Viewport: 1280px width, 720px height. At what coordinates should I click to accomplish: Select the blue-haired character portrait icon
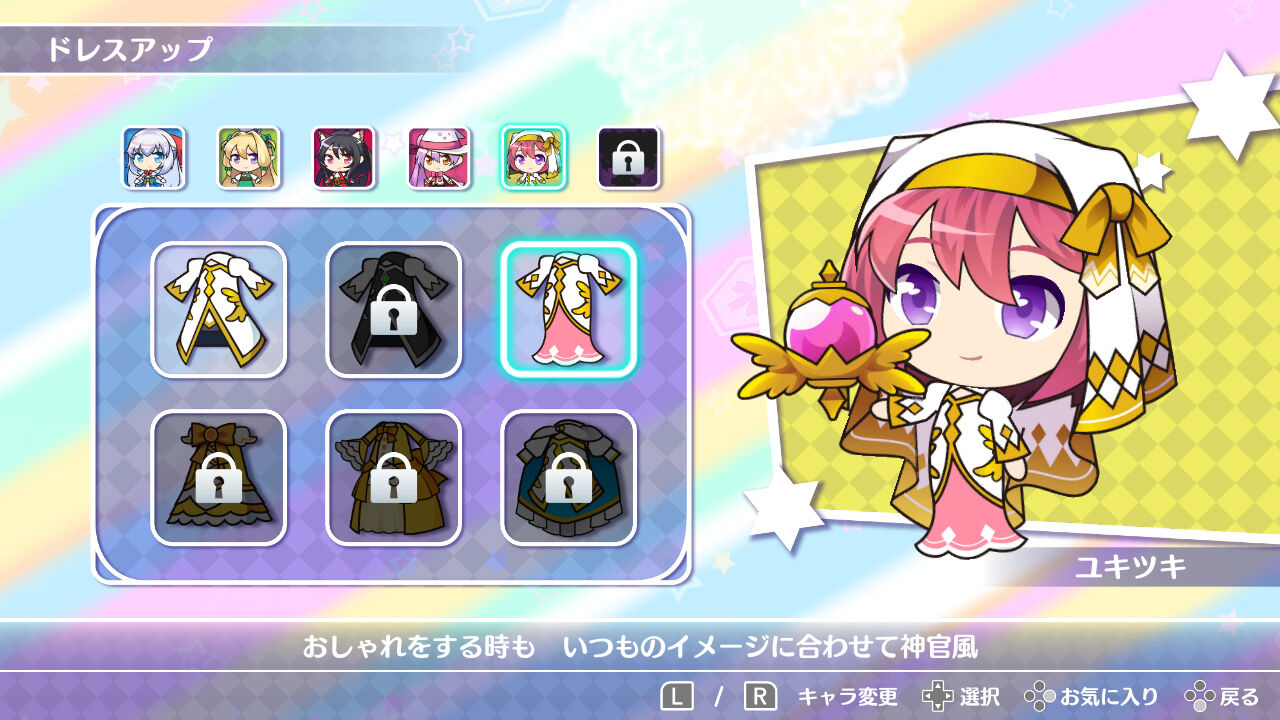153,156
